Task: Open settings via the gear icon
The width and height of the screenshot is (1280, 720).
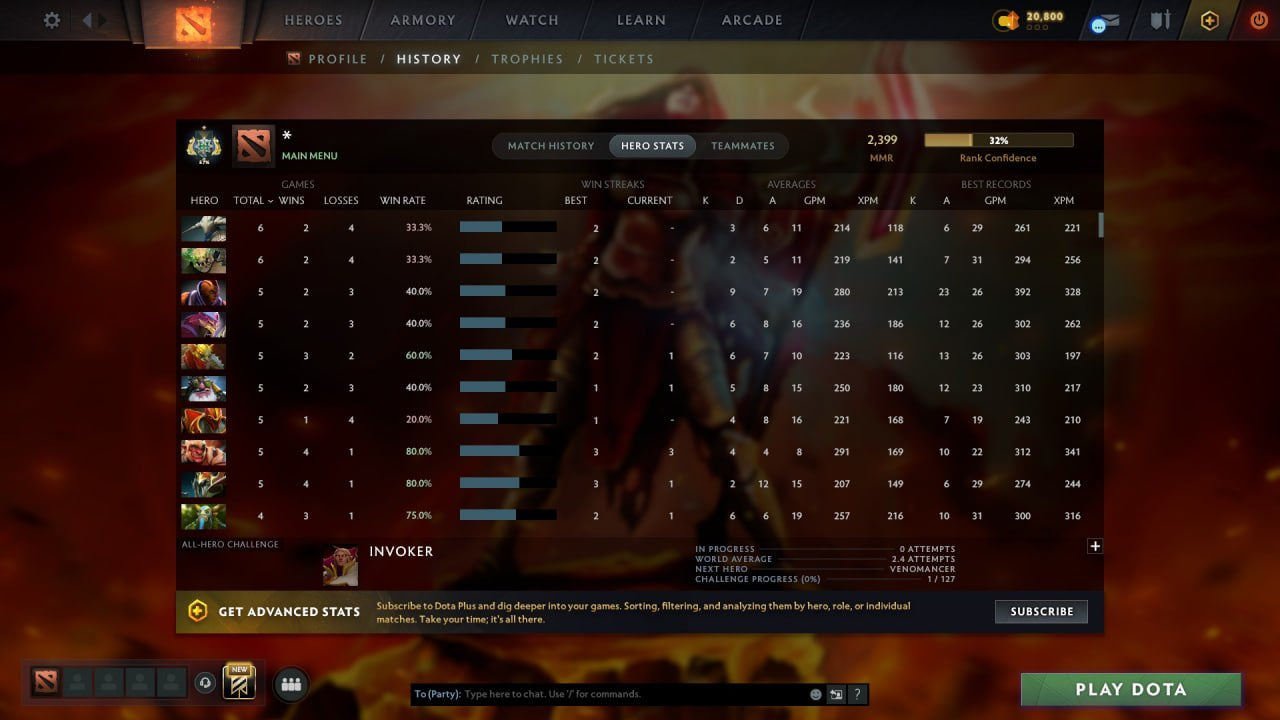Action: (51, 19)
